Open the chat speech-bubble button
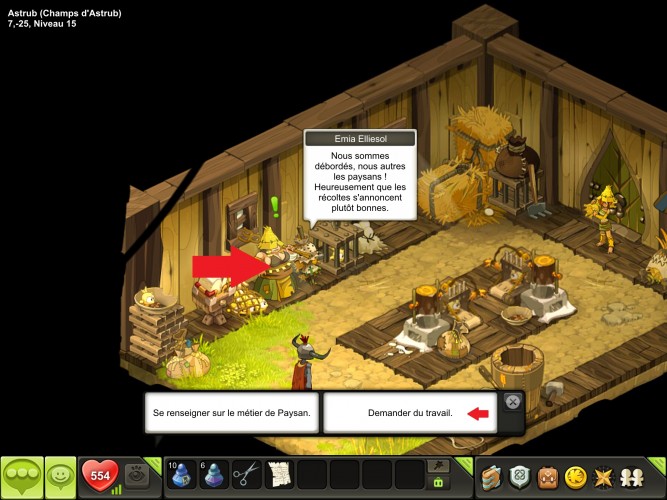667x500 pixels. click(x=20, y=477)
